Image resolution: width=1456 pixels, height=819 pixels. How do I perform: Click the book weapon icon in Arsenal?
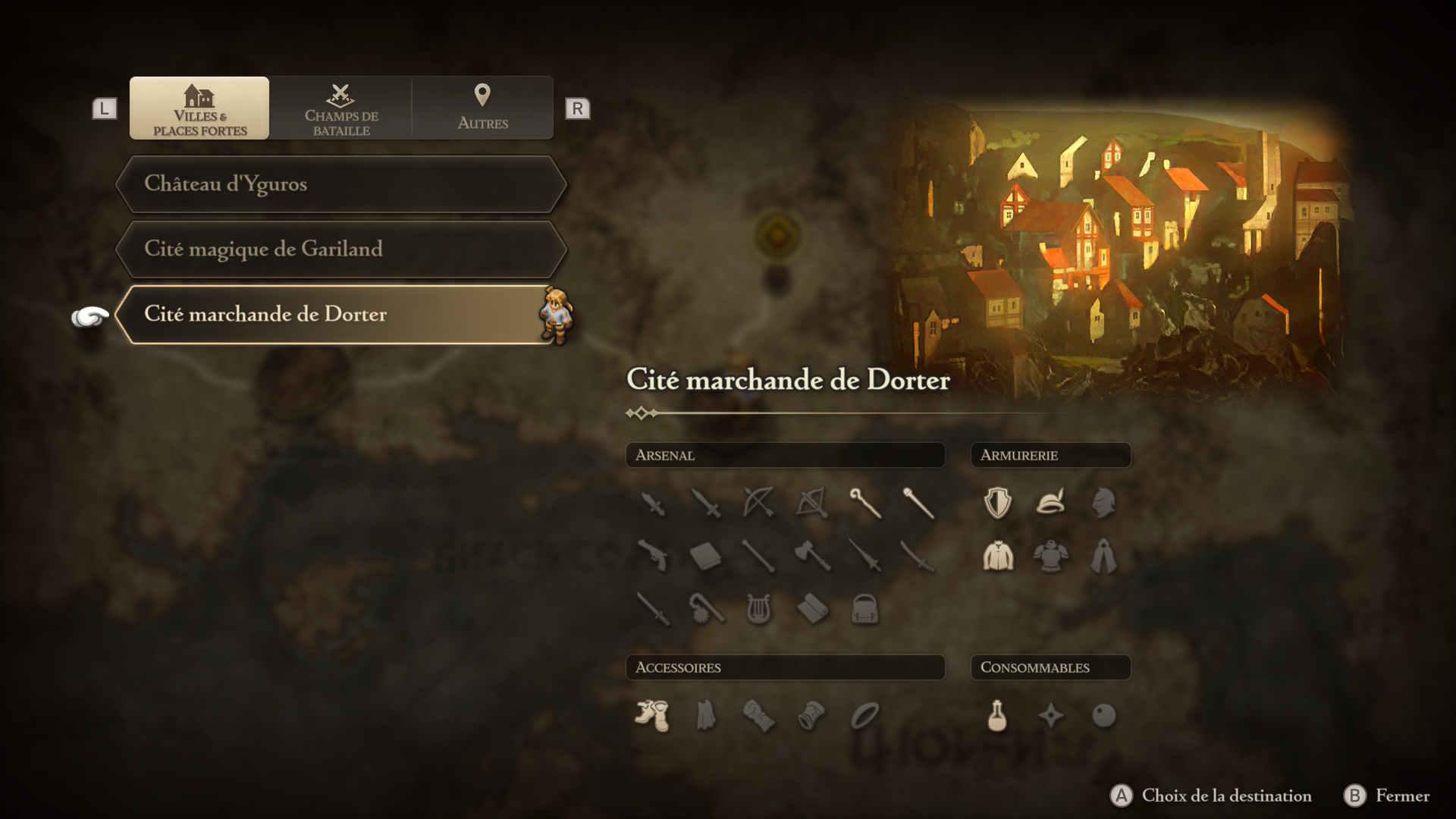(x=705, y=557)
